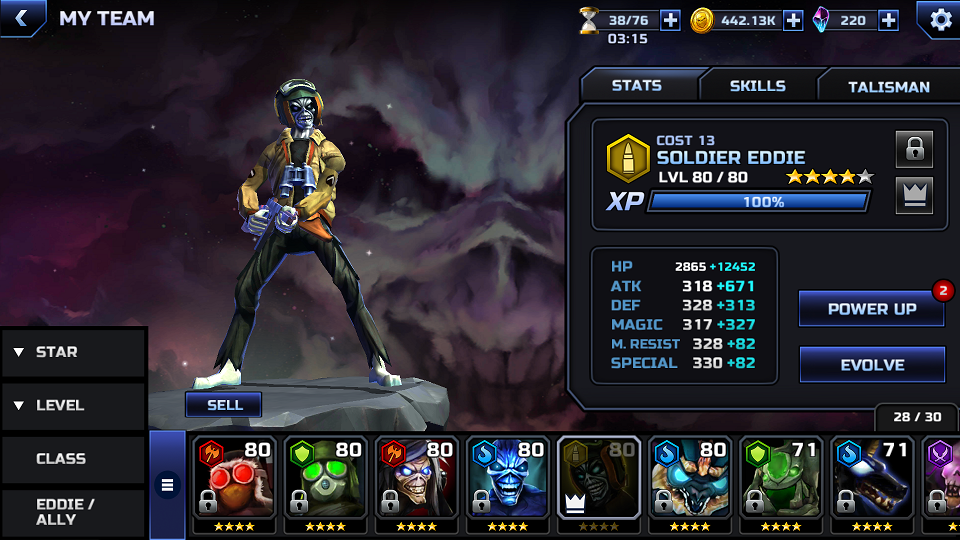960x540 pixels.
Task: Toggle the padlock on Soldier Eddie
Action: click(x=914, y=149)
